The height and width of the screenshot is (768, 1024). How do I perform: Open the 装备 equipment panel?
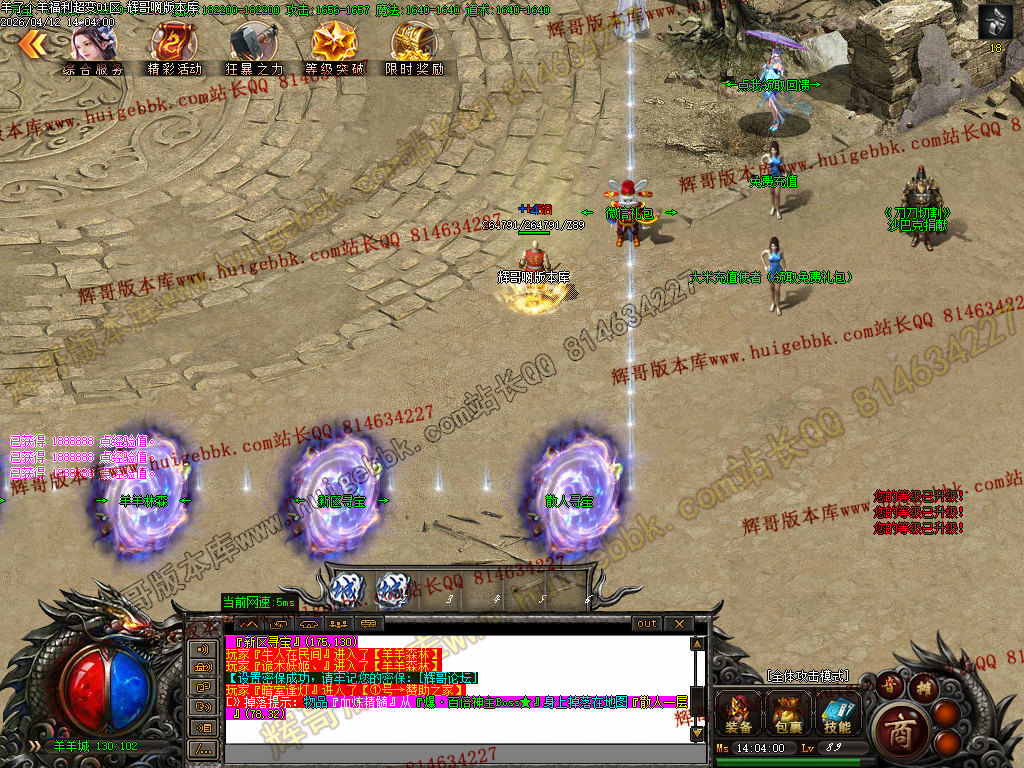(741, 714)
